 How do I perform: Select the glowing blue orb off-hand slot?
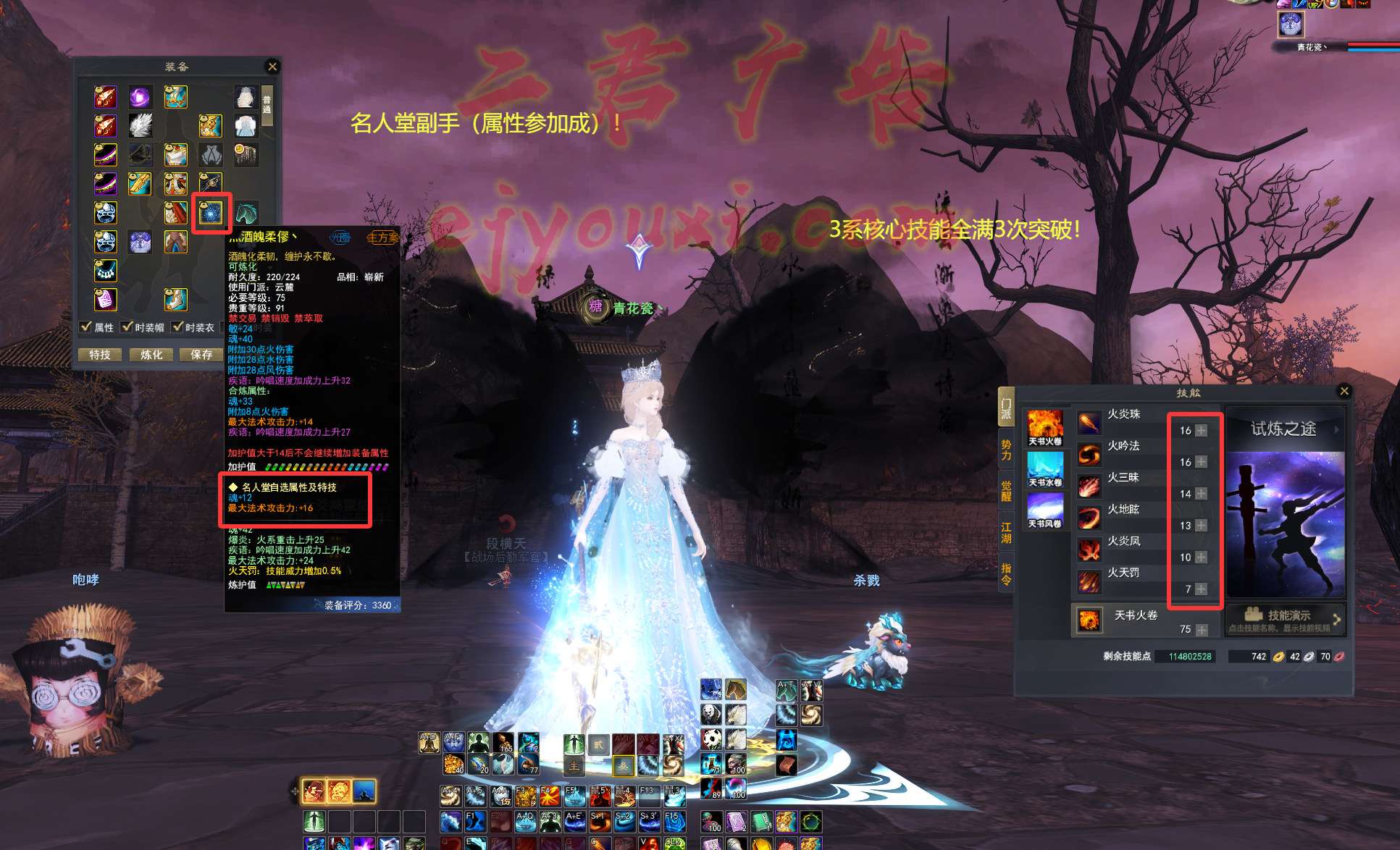(211, 213)
